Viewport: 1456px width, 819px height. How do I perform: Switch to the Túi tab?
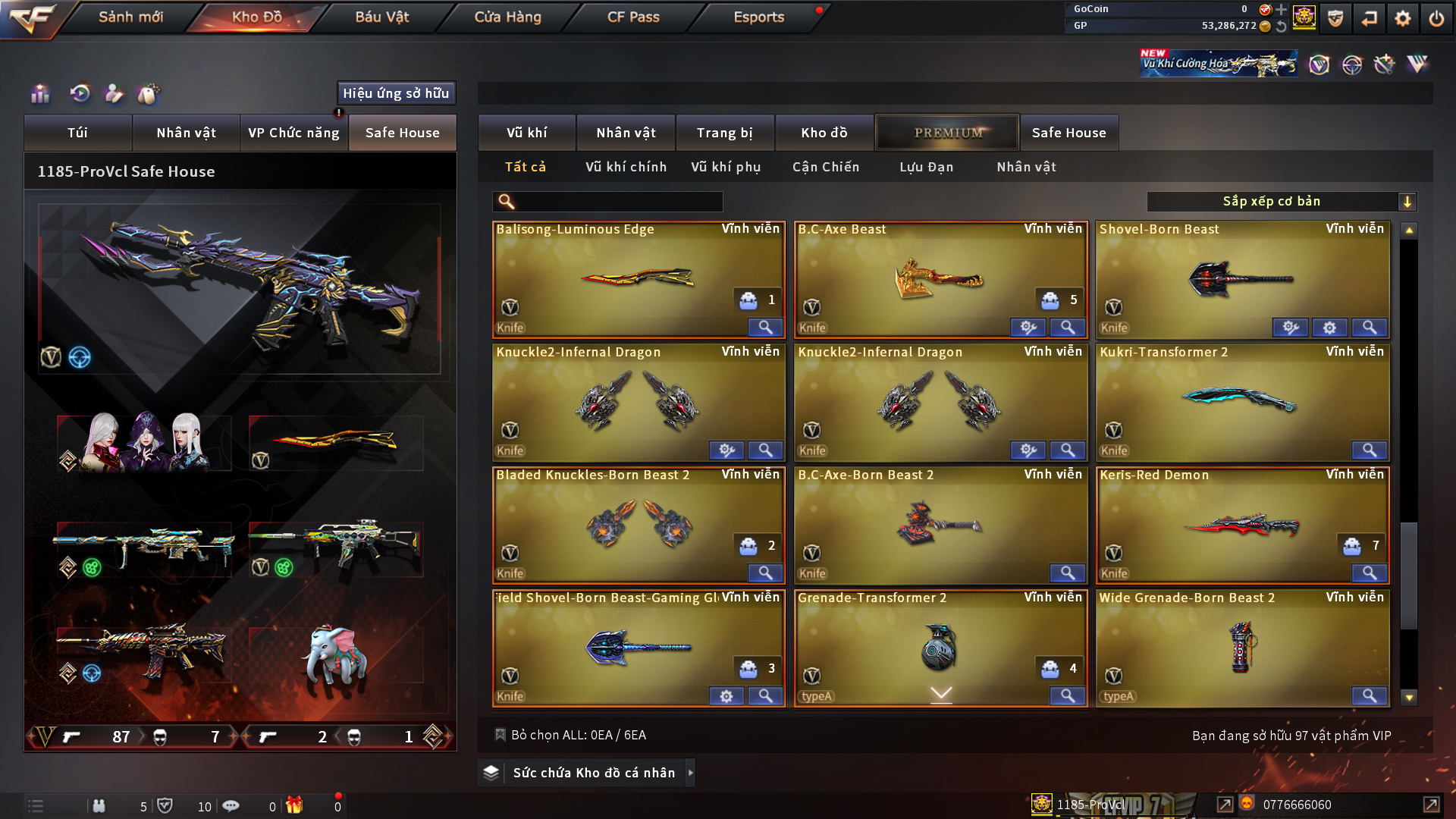coord(77,133)
